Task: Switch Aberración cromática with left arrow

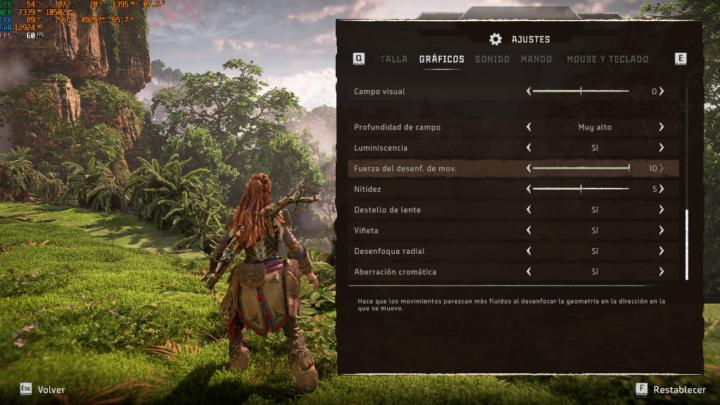Action: point(528,272)
